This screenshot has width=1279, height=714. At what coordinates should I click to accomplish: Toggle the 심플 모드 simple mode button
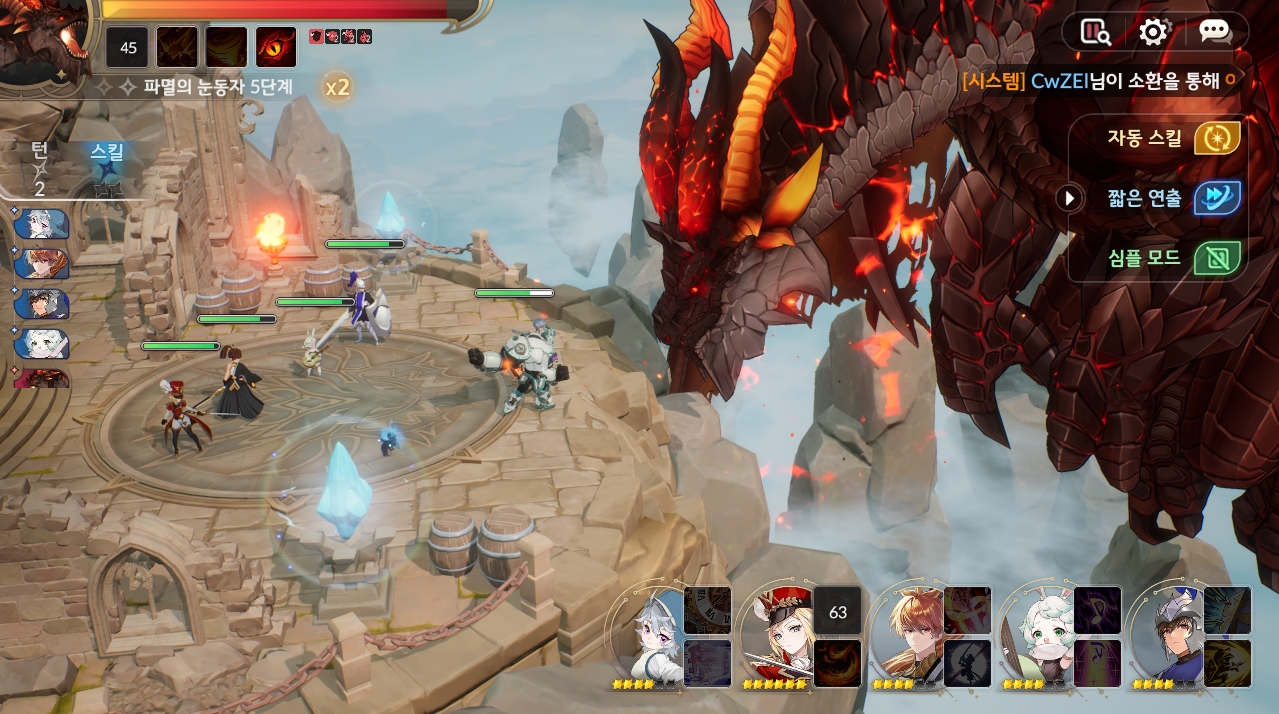coord(1217,258)
